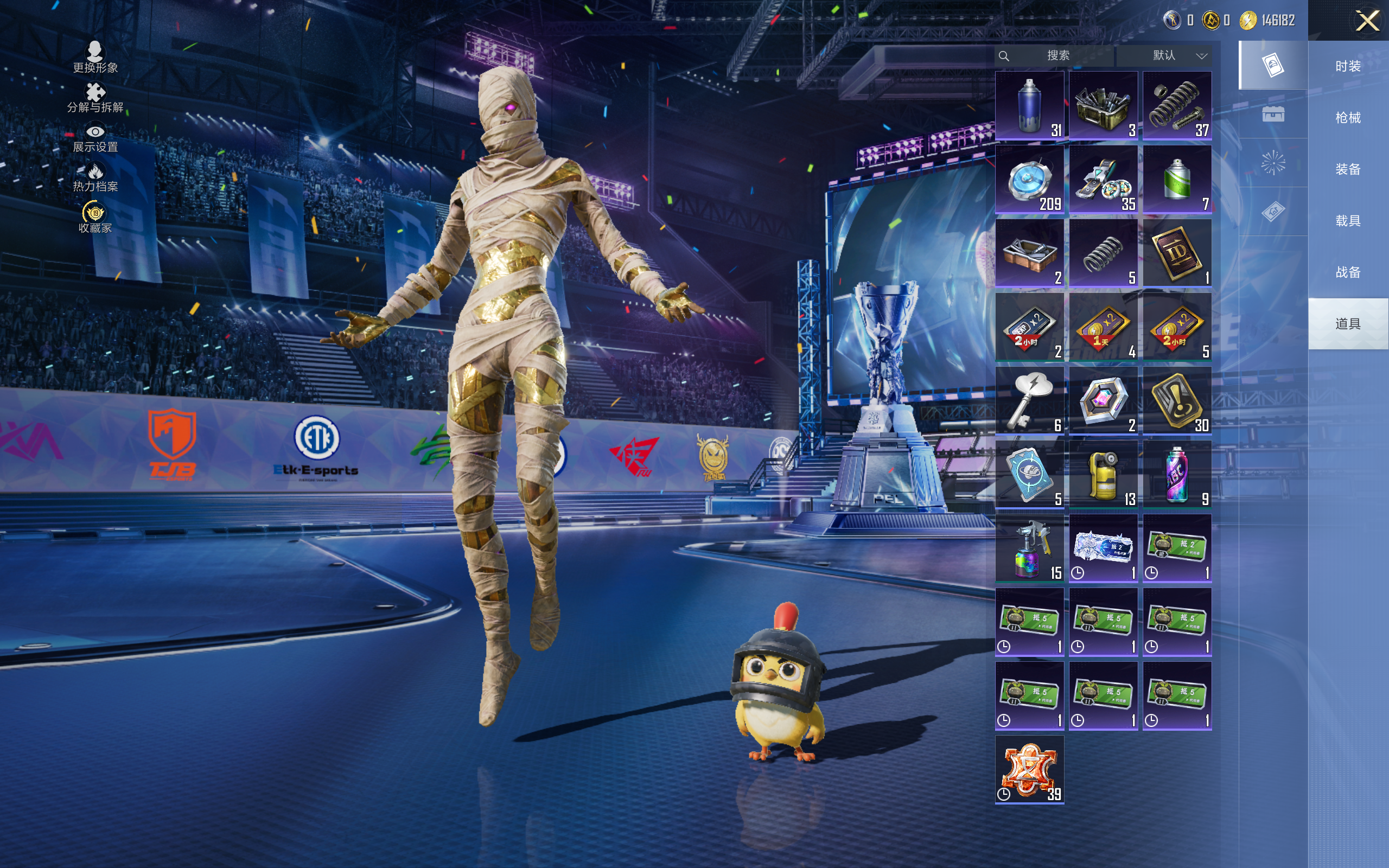
Task: Open the 战备 category tab
Action: tap(1348, 272)
